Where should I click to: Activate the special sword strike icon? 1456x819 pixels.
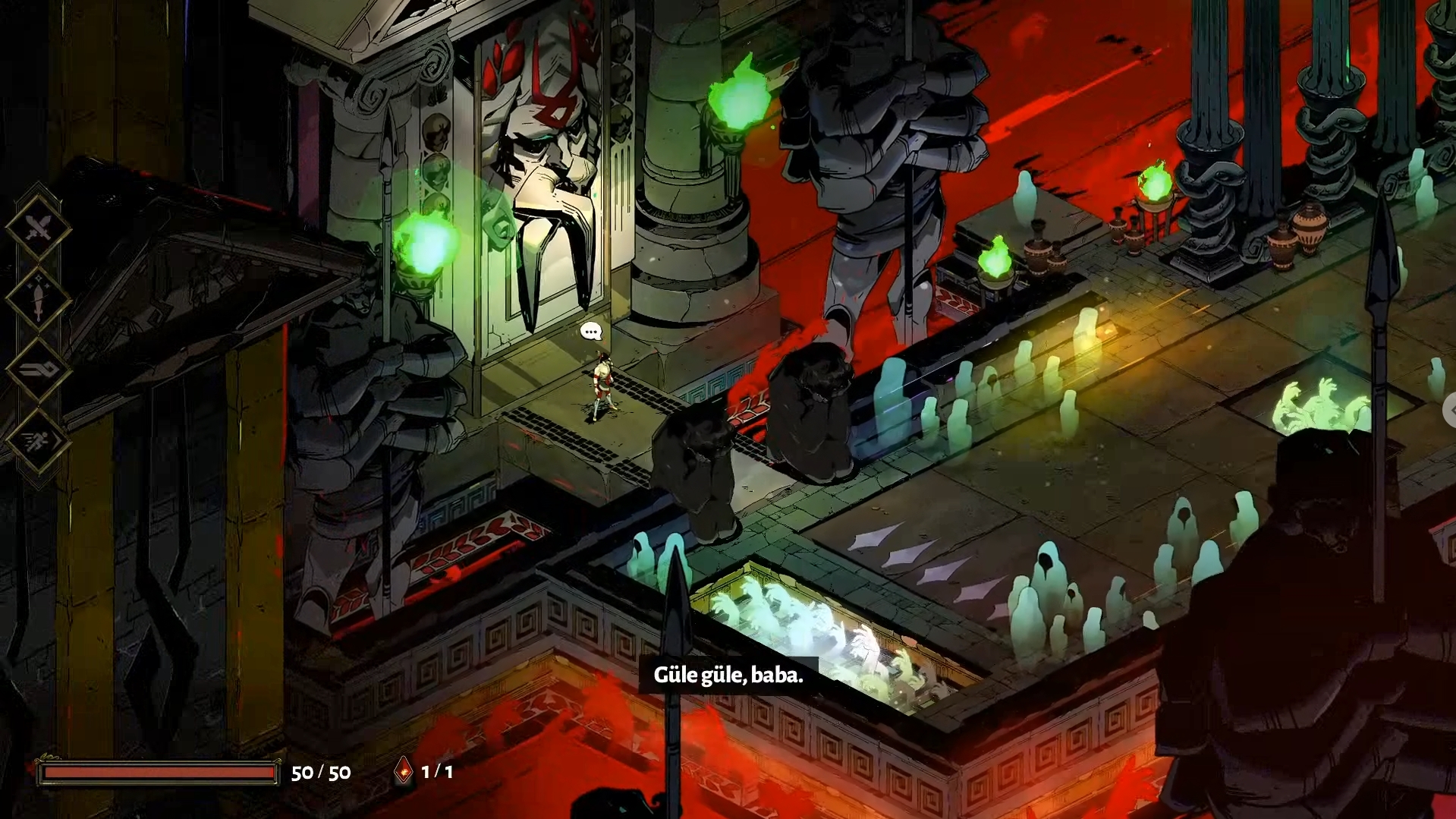tap(38, 298)
